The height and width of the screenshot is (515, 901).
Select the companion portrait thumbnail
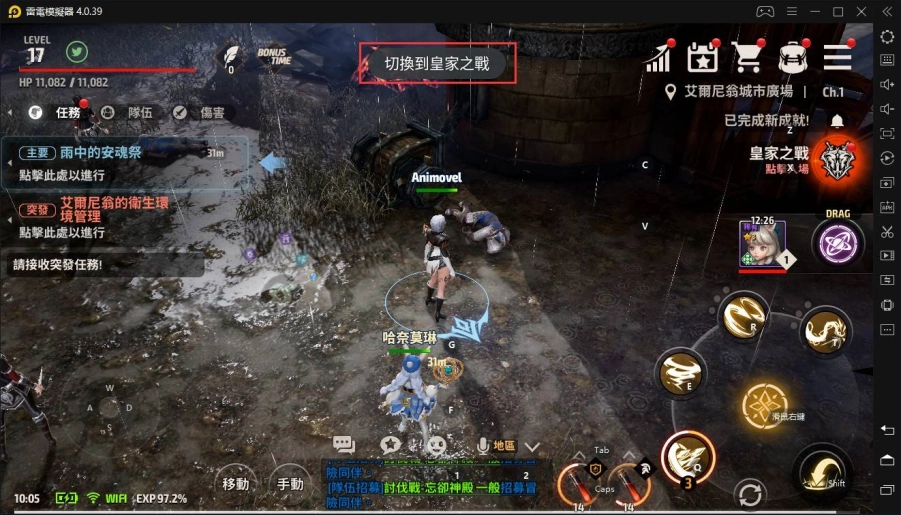click(762, 243)
